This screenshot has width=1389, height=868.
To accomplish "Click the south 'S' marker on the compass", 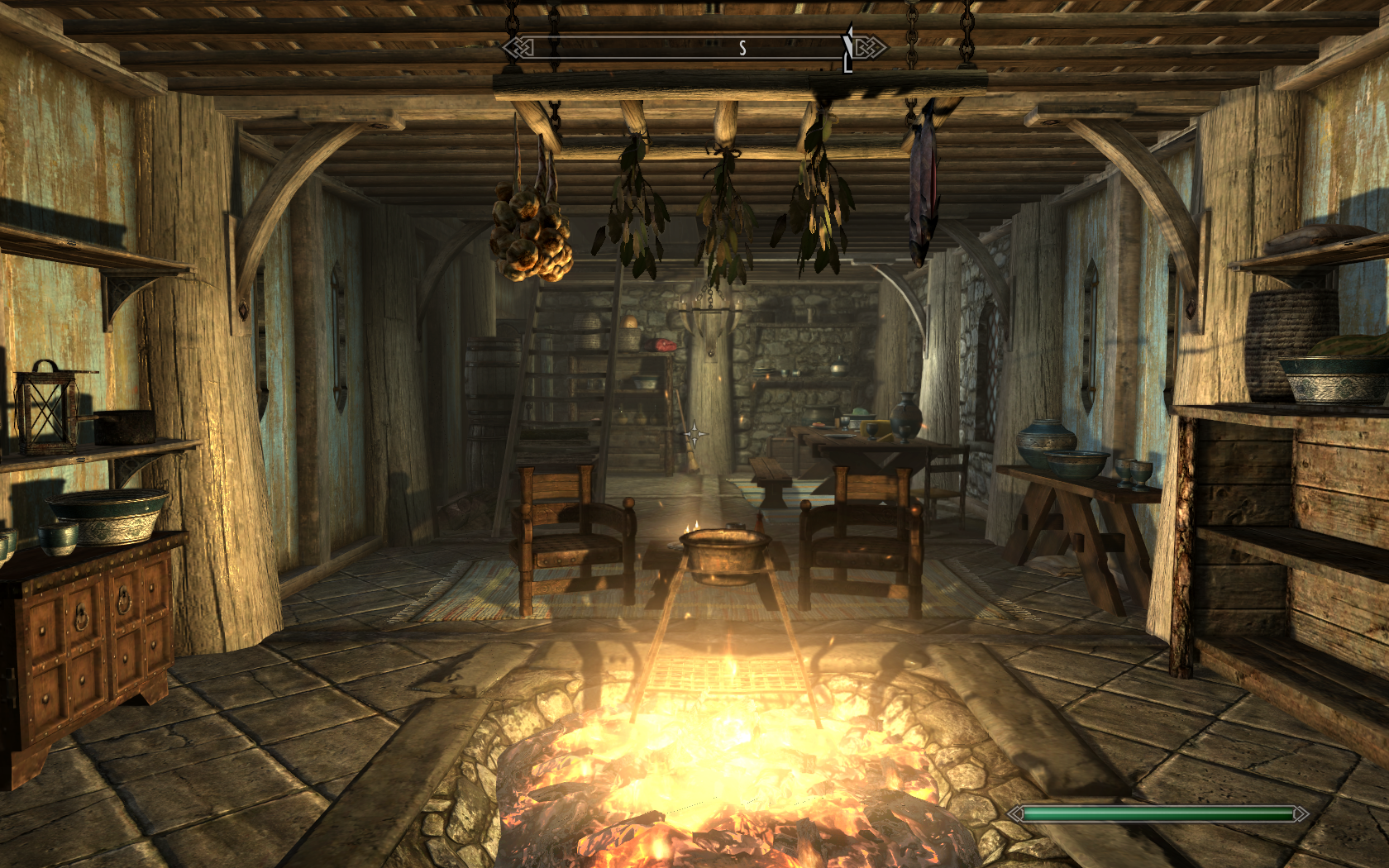I will pyautogui.click(x=742, y=47).
